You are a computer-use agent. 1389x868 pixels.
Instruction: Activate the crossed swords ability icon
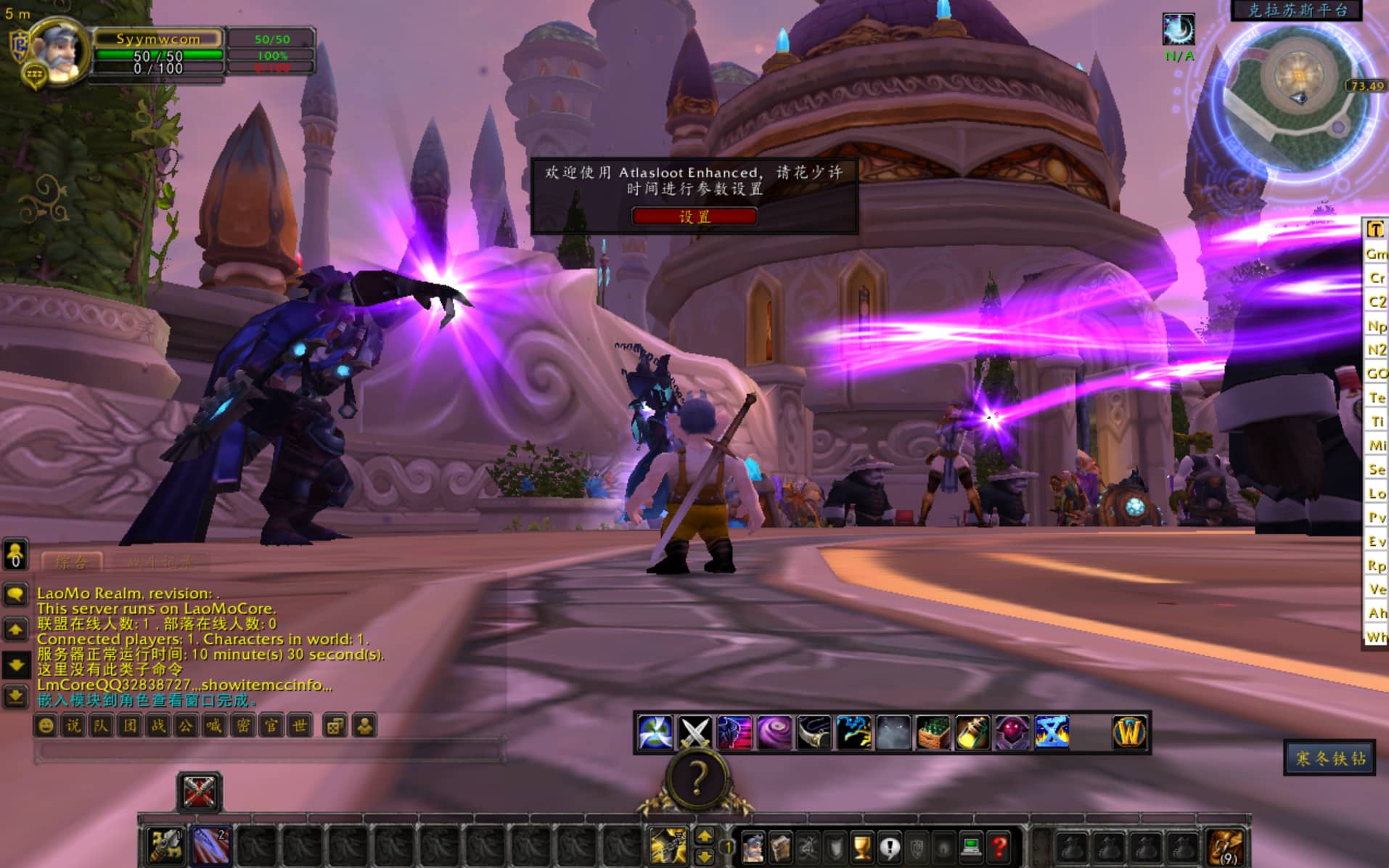(x=694, y=732)
